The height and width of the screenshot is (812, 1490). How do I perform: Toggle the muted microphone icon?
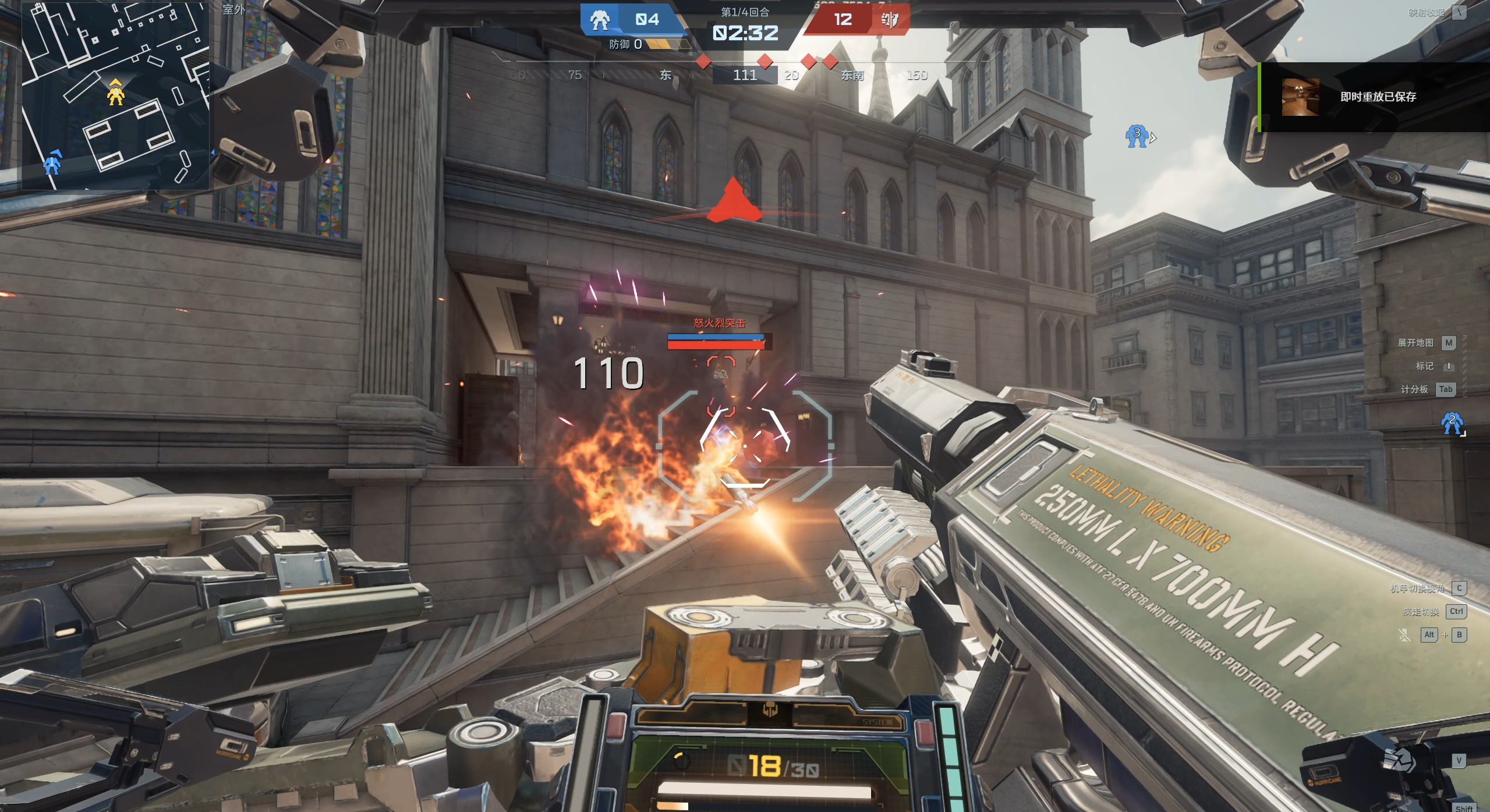[x=1404, y=635]
